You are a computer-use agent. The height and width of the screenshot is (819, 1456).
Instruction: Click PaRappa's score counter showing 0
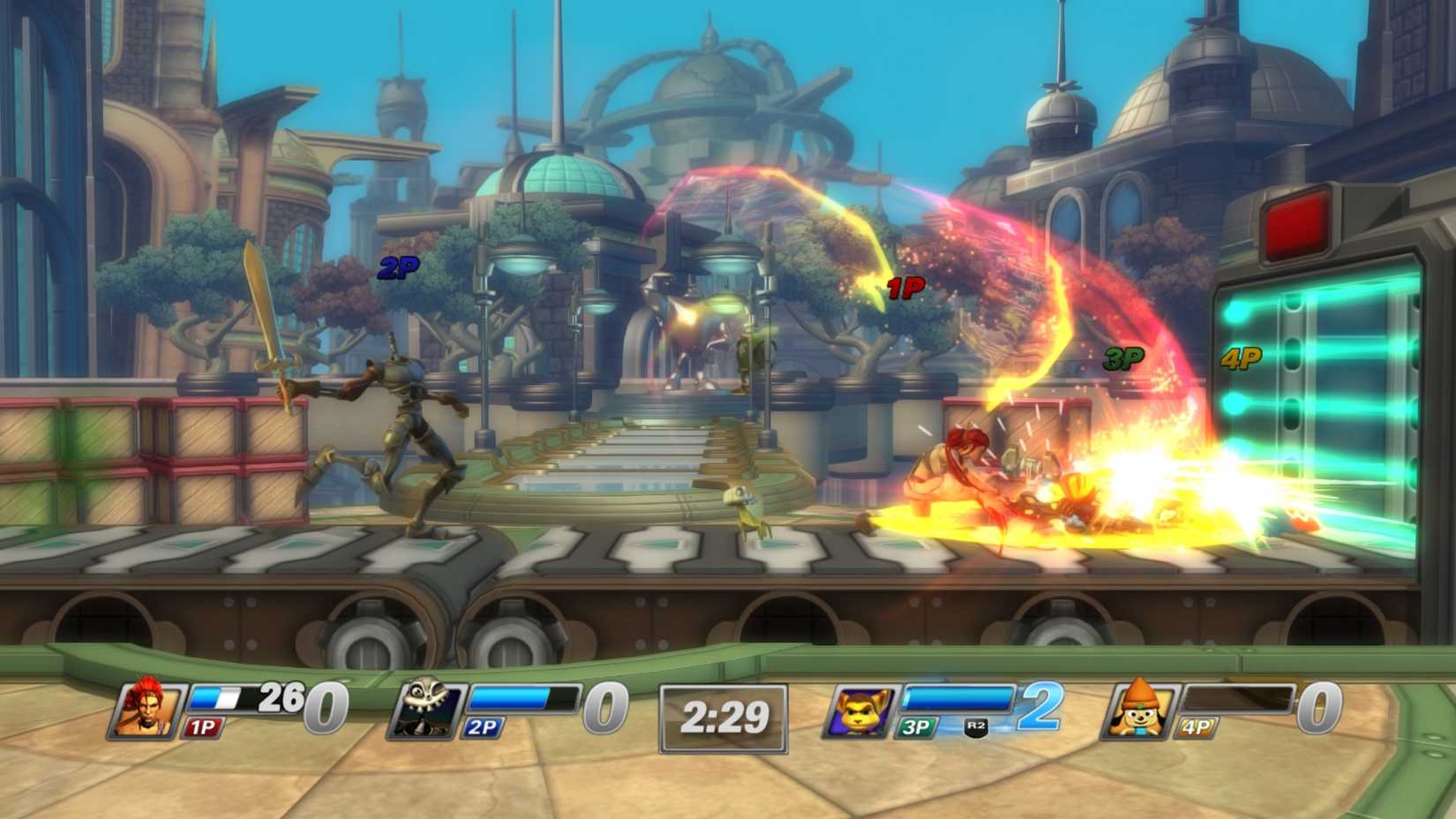(x=1321, y=706)
